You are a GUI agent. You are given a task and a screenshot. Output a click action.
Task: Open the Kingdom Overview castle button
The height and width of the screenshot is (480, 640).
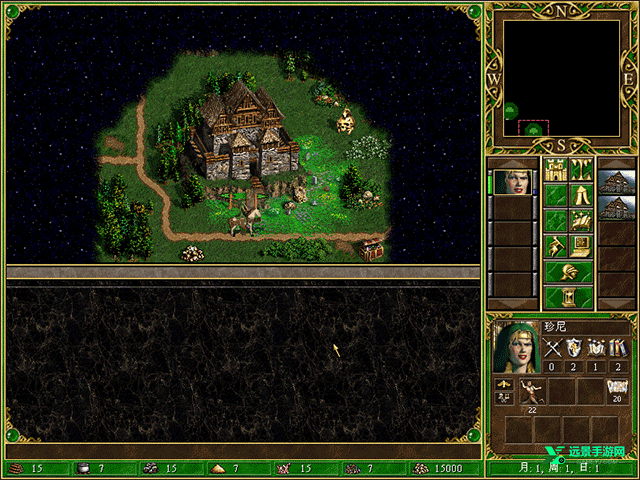(555, 168)
